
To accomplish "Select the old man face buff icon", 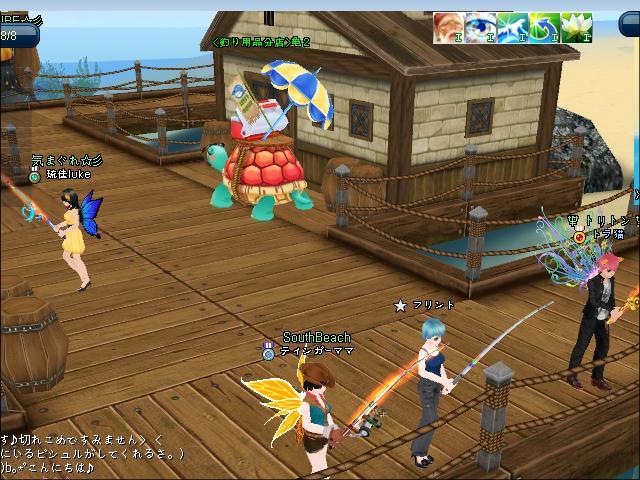I will pyautogui.click(x=448, y=28).
